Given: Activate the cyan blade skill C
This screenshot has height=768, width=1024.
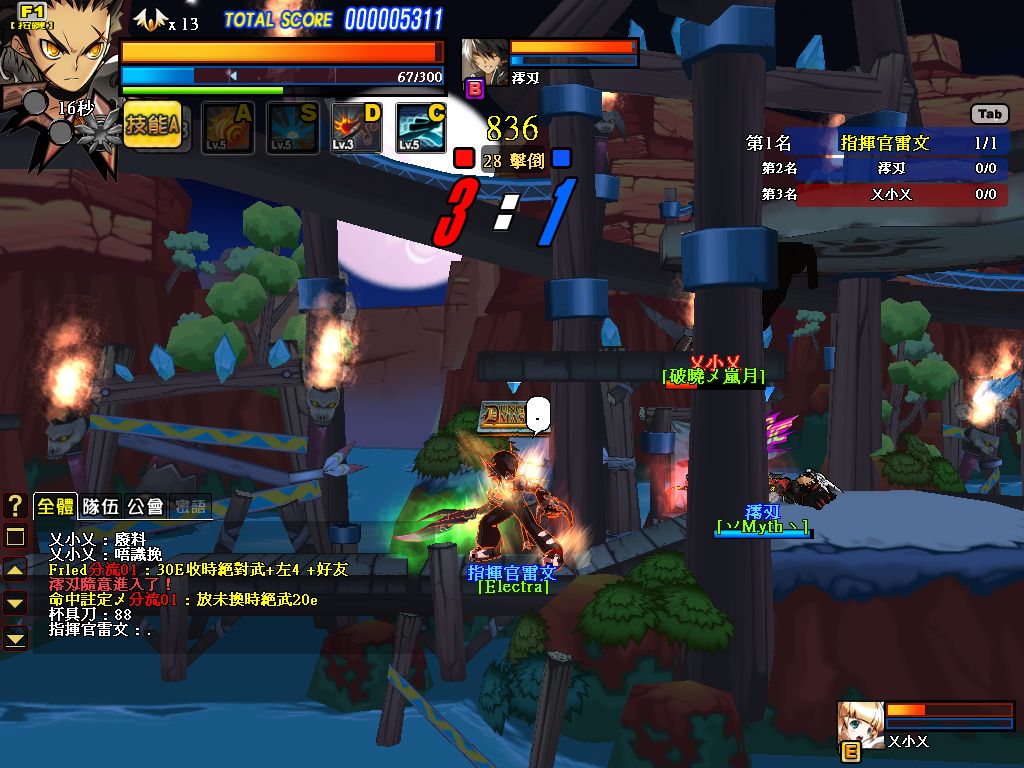Looking at the screenshot, I should (420, 128).
